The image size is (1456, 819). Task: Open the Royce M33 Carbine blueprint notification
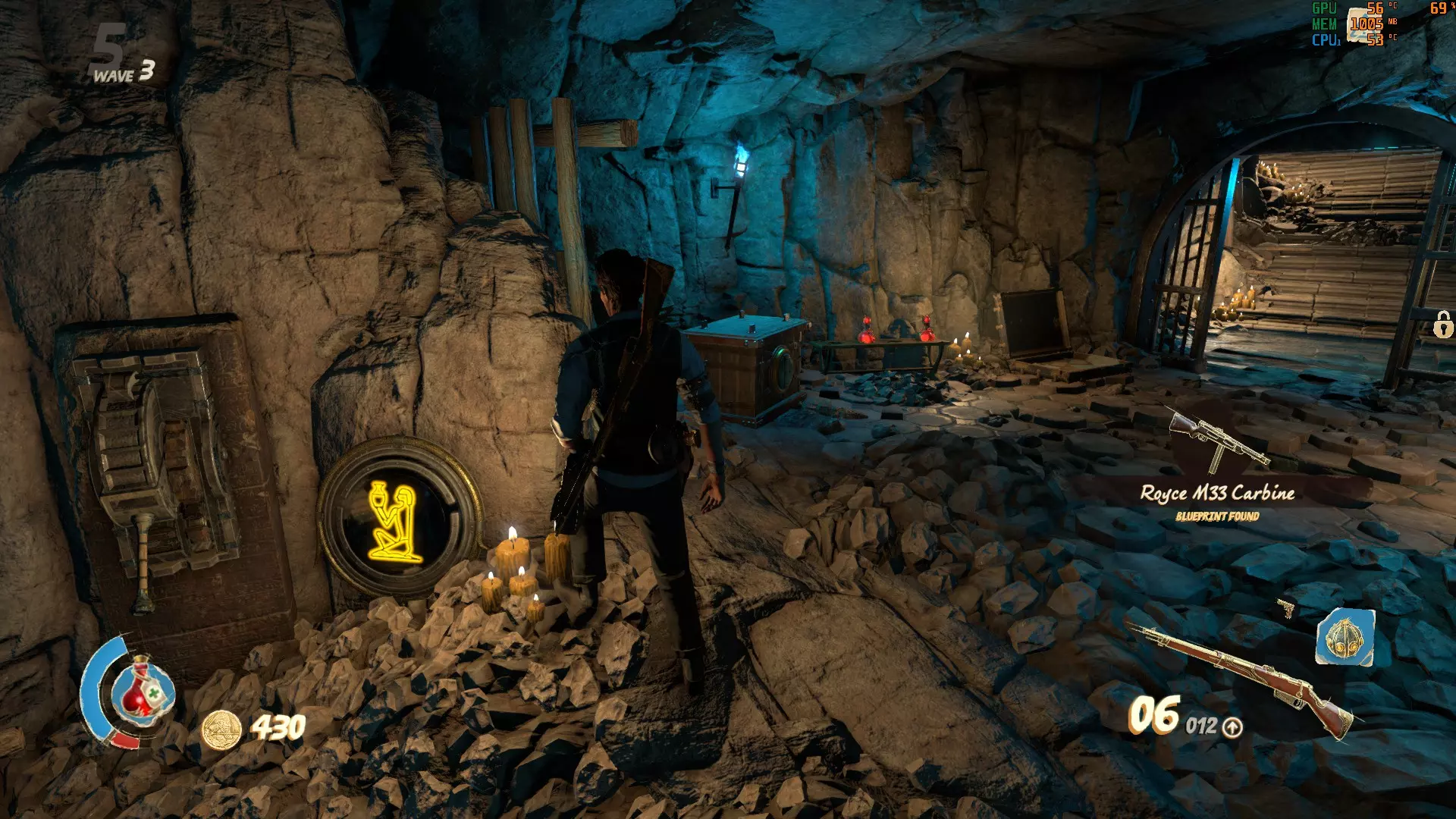coord(1217,493)
